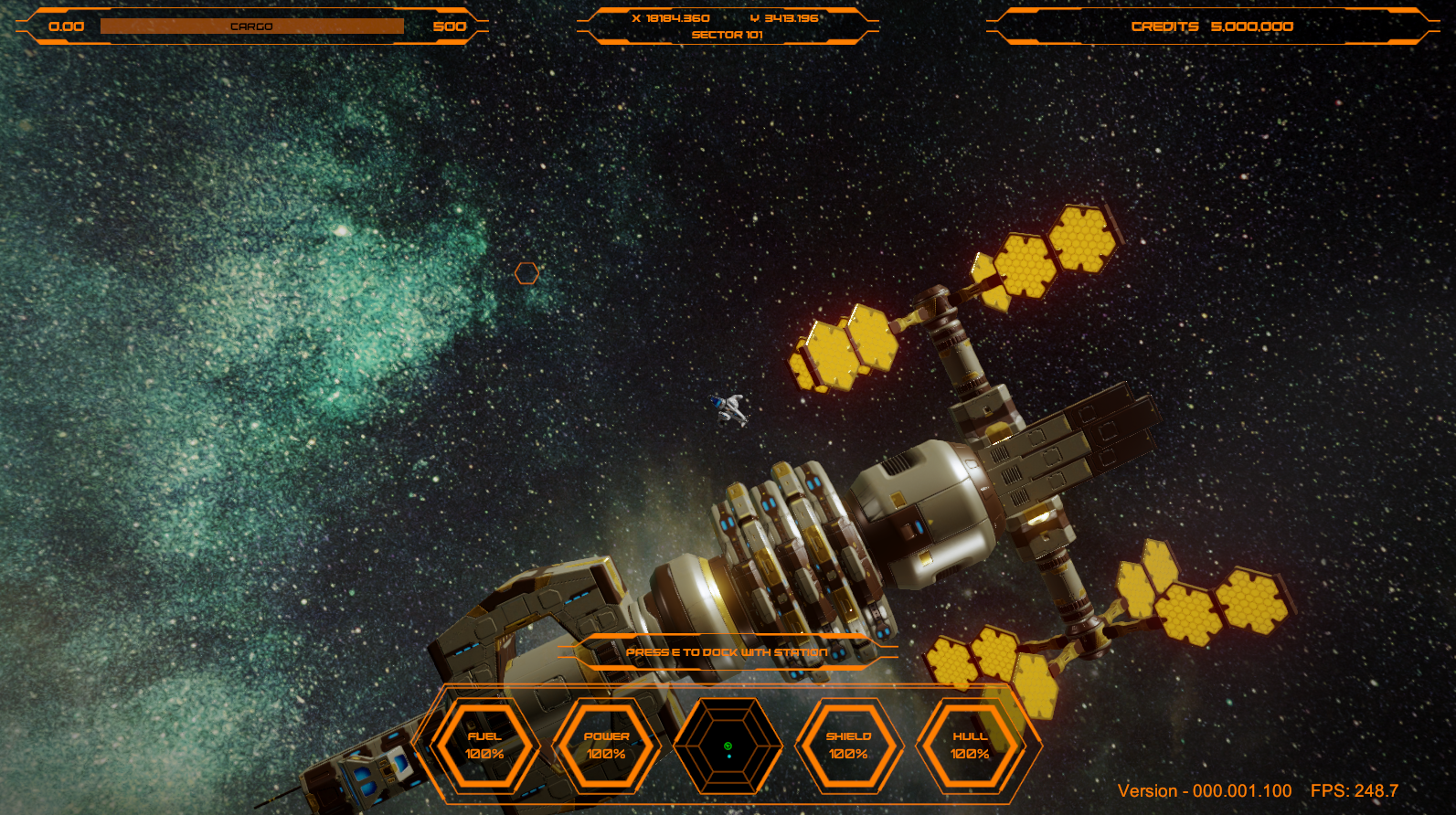Viewport: 1456px width, 815px height.
Task: Toggle the Shield 100% readout
Action: pyautogui.click(x=850, y=756)
